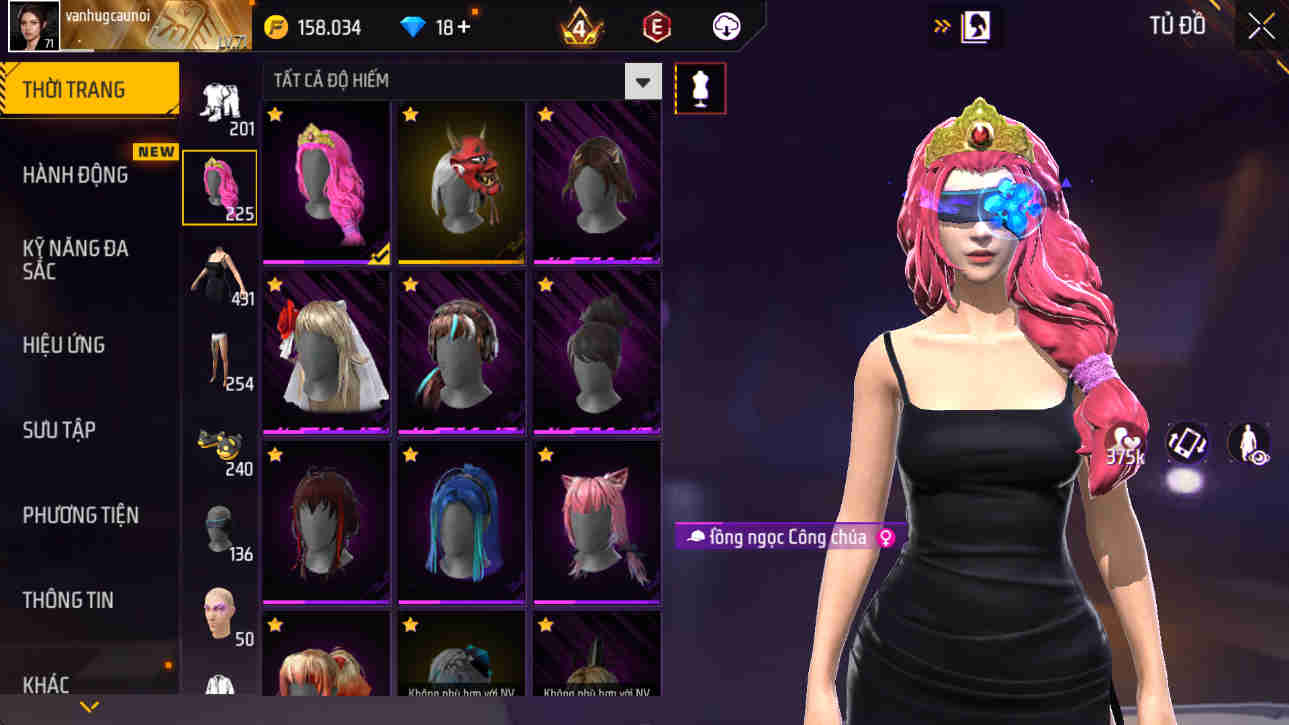Image resolution: width=1289 pixels, height=725 pixels.
Task: Click the rank crown badge showing level 4
Action: pyautogui.click(x=578, y=26)
